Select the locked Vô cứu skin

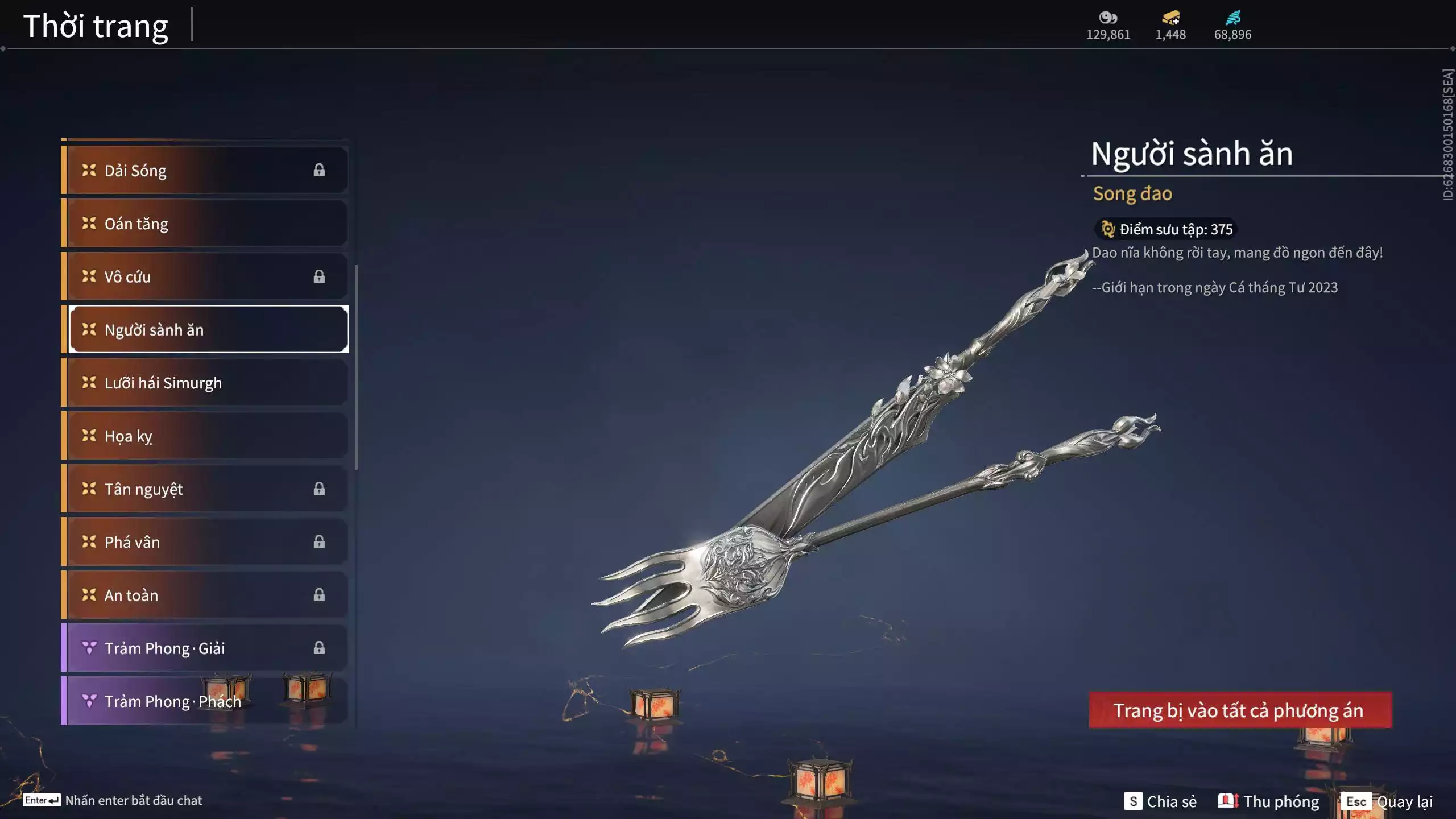(205, 277)
